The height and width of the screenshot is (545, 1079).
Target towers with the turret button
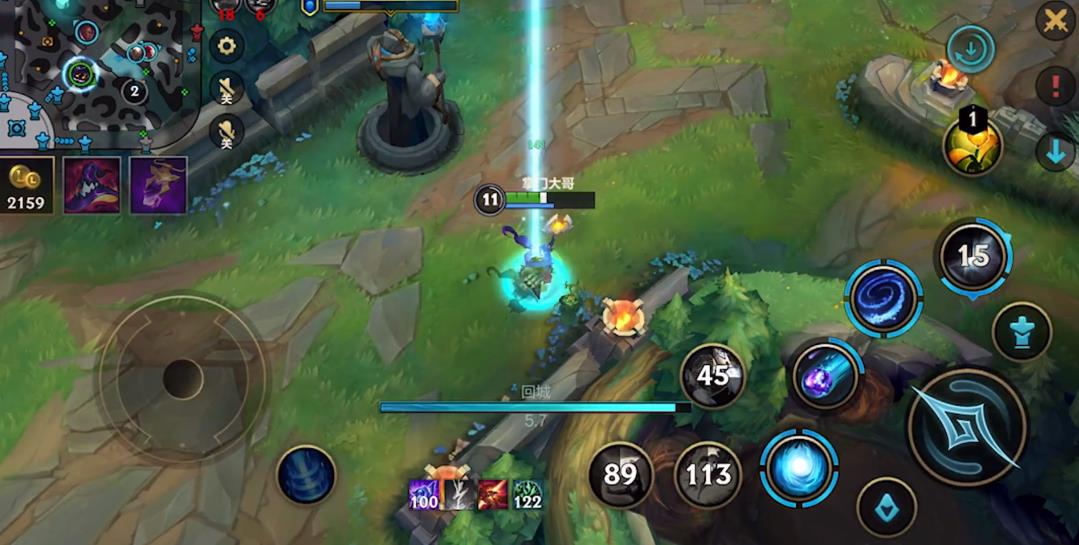tap(1021, 332)
